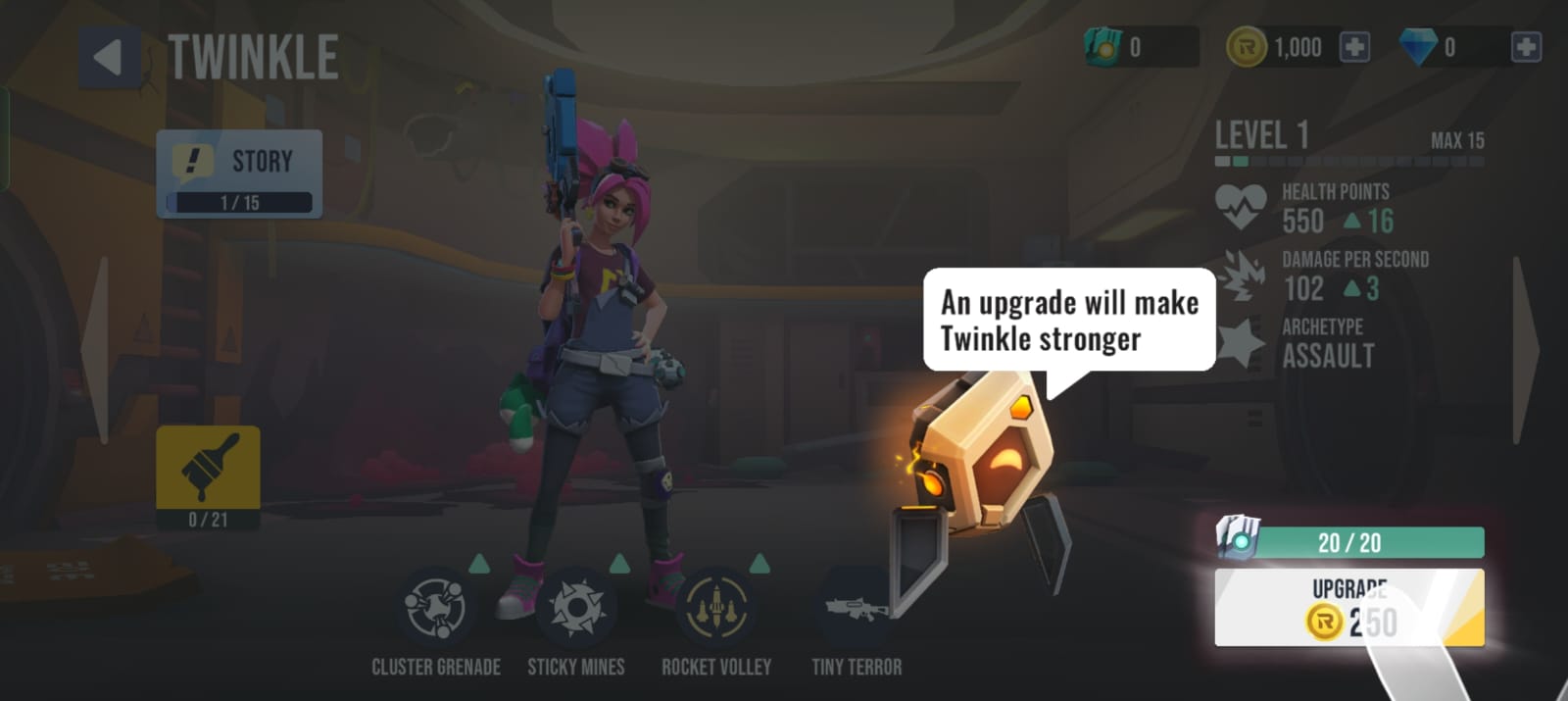This screenshot has height=701, width=1568.
Task: Go back using the arrow beside TWINKLE
Action: coord(109,58)
